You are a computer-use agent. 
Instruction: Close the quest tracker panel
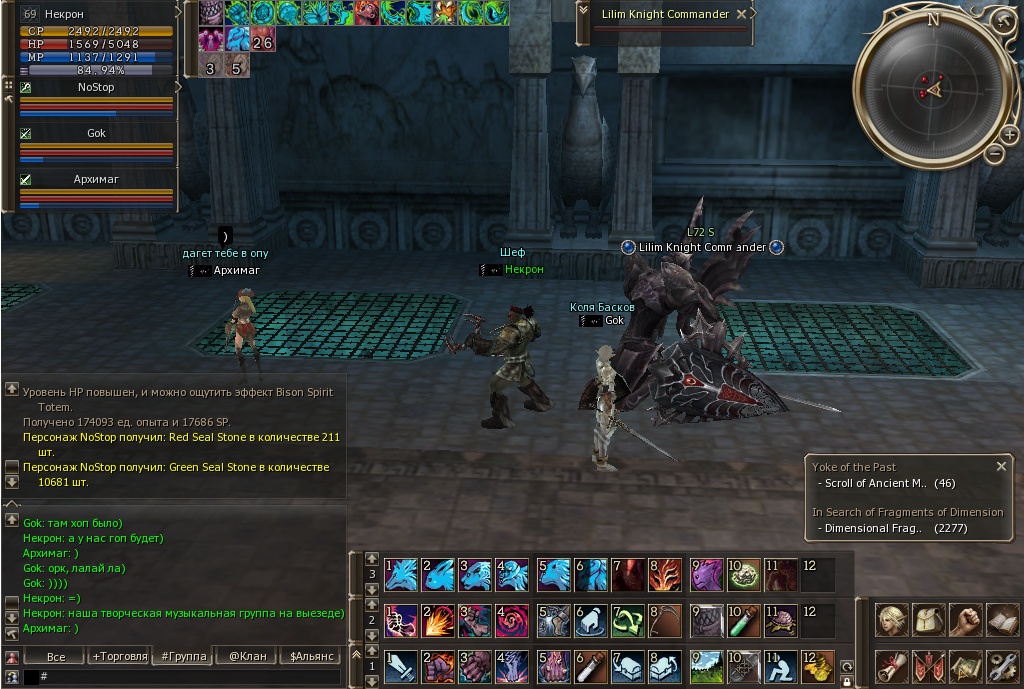pos(1001,466)
